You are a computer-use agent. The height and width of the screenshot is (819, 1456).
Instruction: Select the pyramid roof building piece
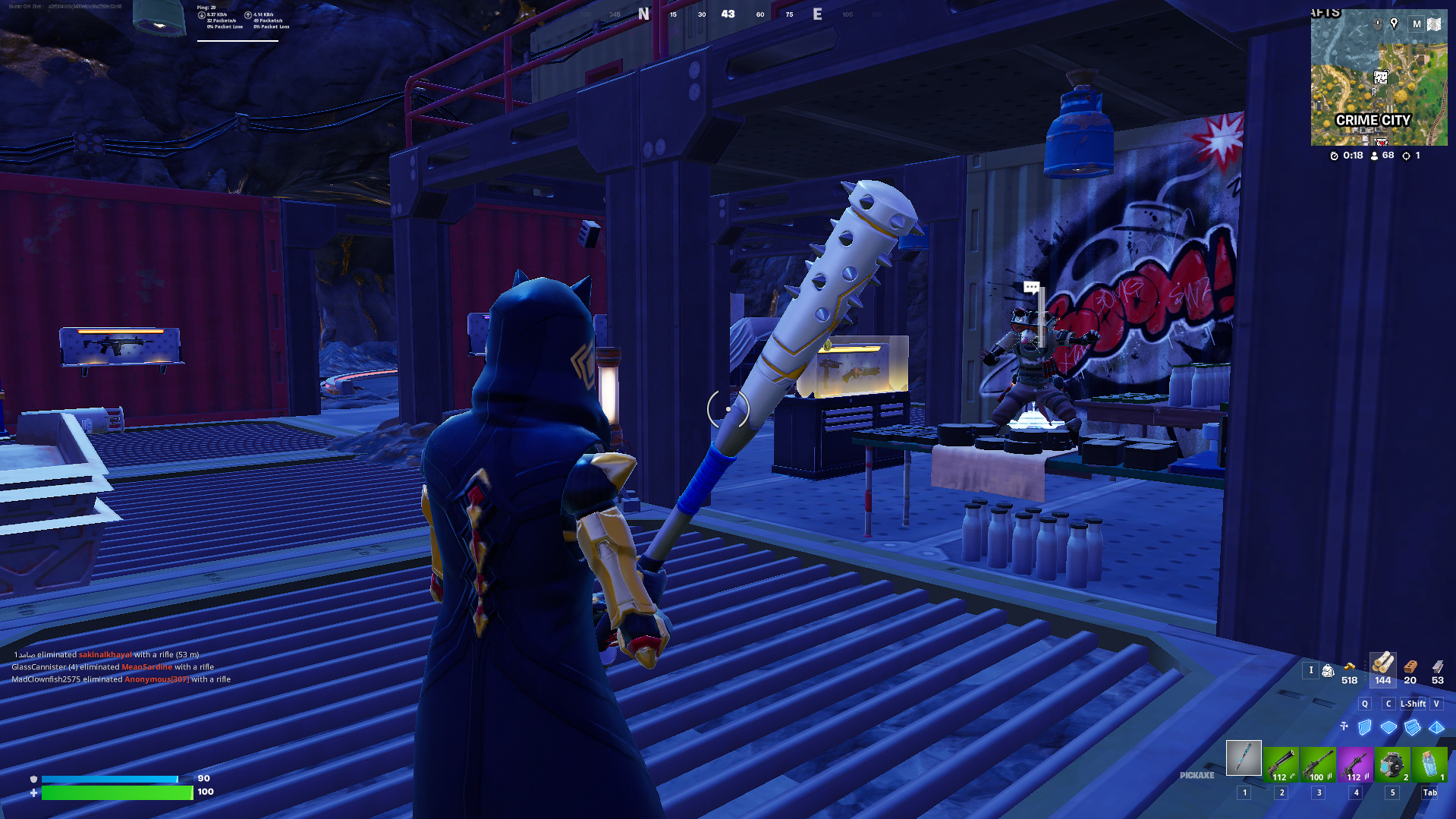click(1436, 727)
